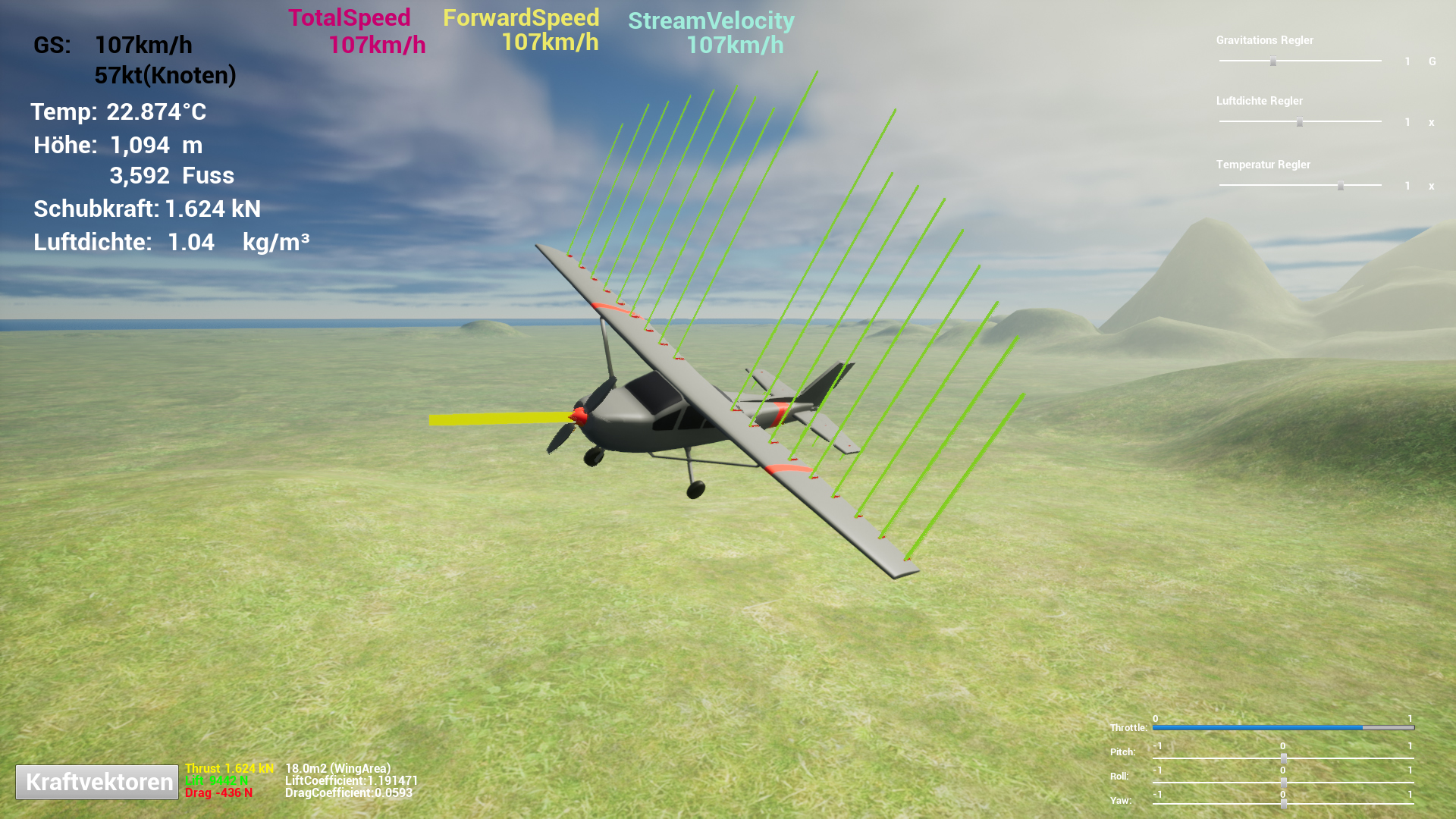
Task: Select the TotalSpeed 107km/h label
Action: click(350, 30)
